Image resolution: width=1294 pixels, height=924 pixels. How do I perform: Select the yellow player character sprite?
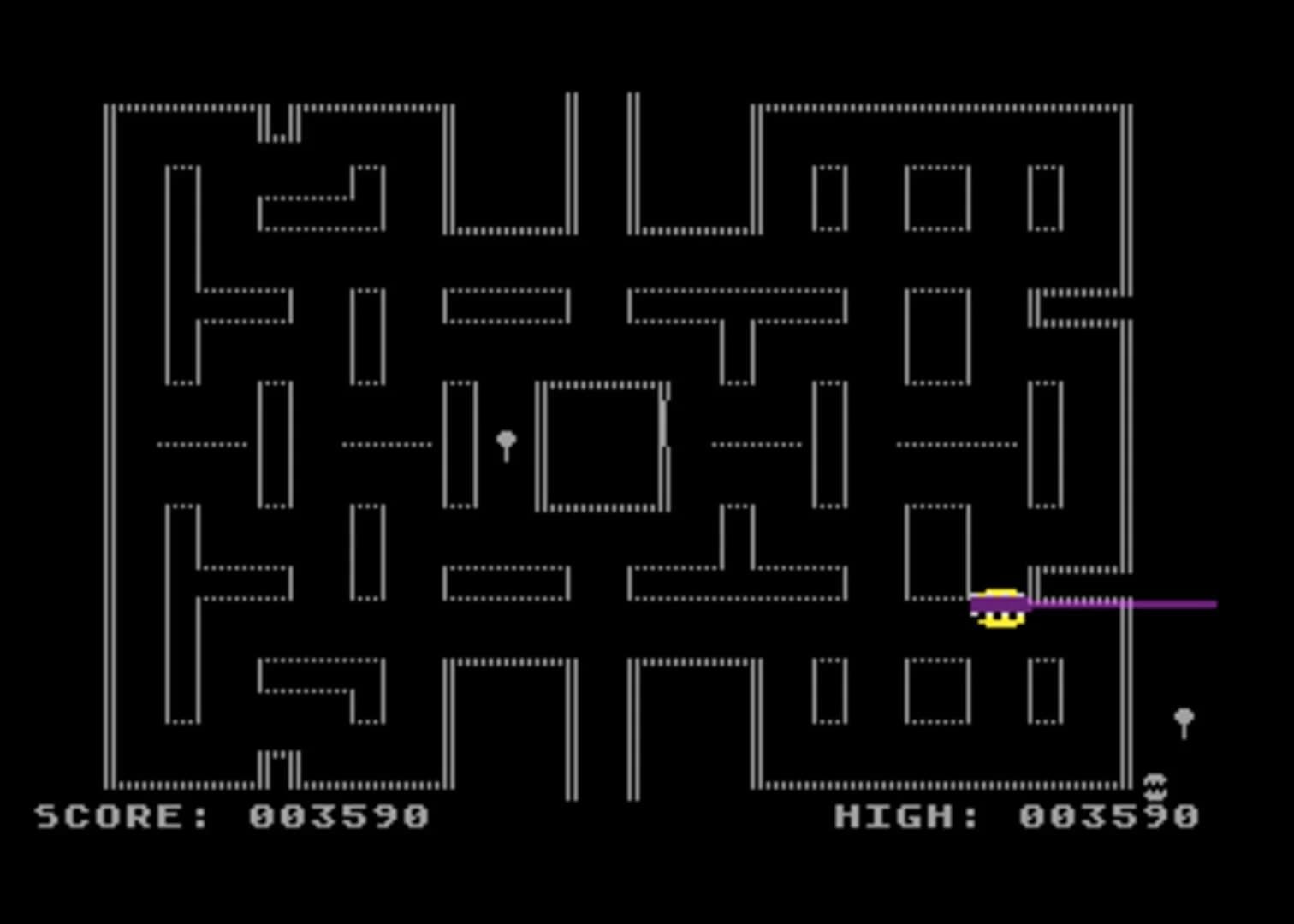click(x=1001, y=610)
